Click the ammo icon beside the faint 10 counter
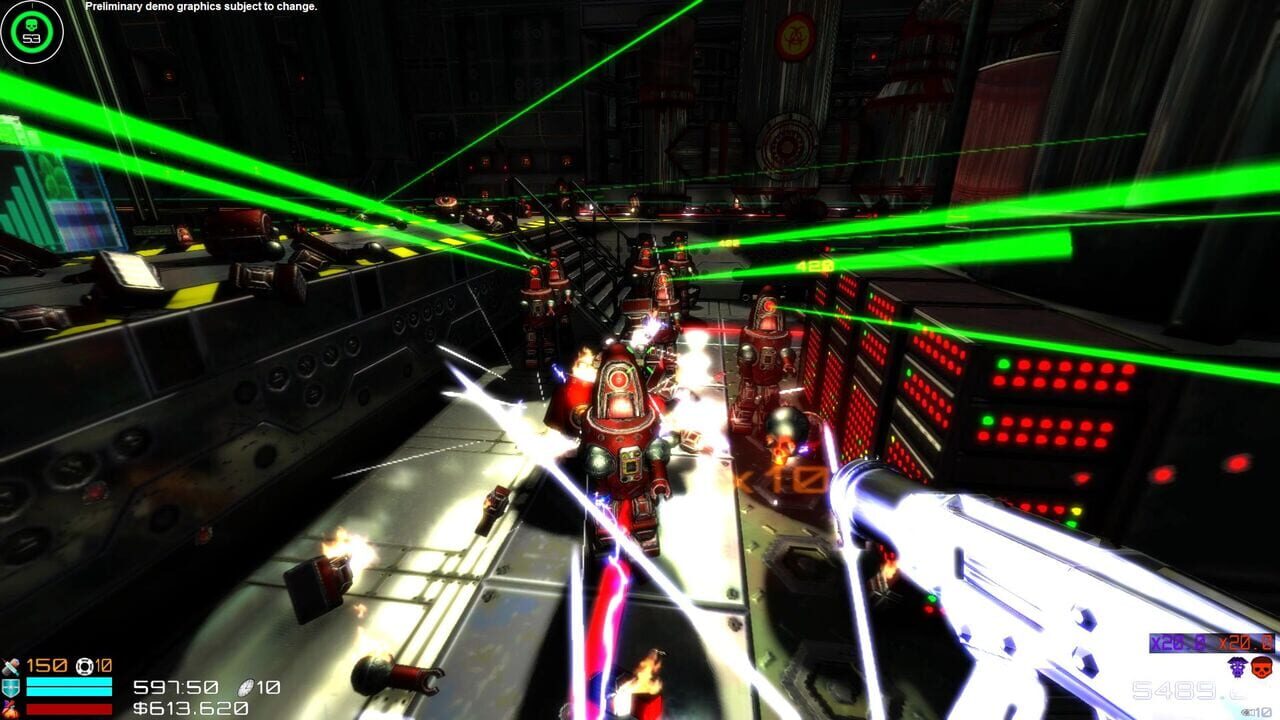 (x=1245, y=711)
